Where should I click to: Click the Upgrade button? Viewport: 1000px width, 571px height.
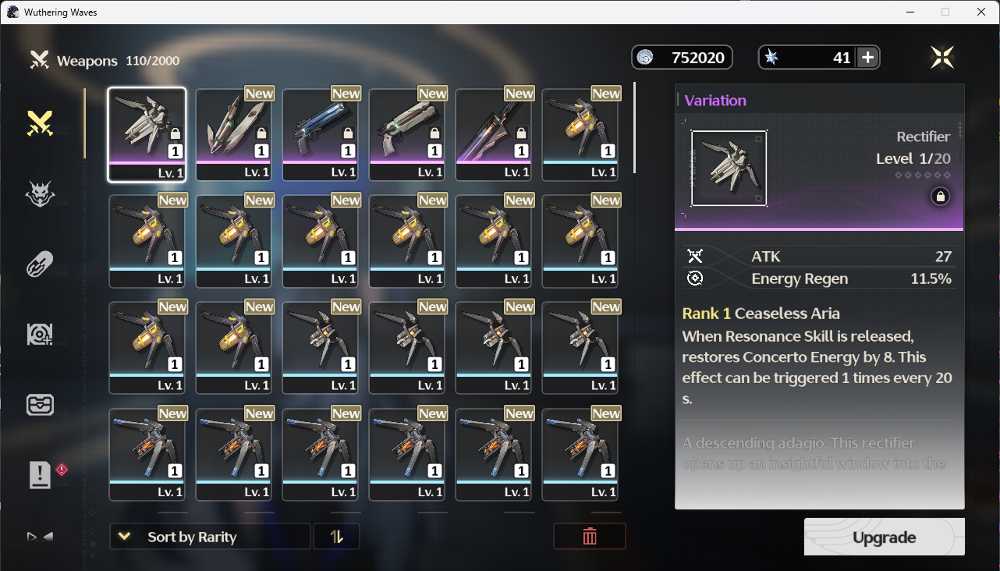click(884, 537)
